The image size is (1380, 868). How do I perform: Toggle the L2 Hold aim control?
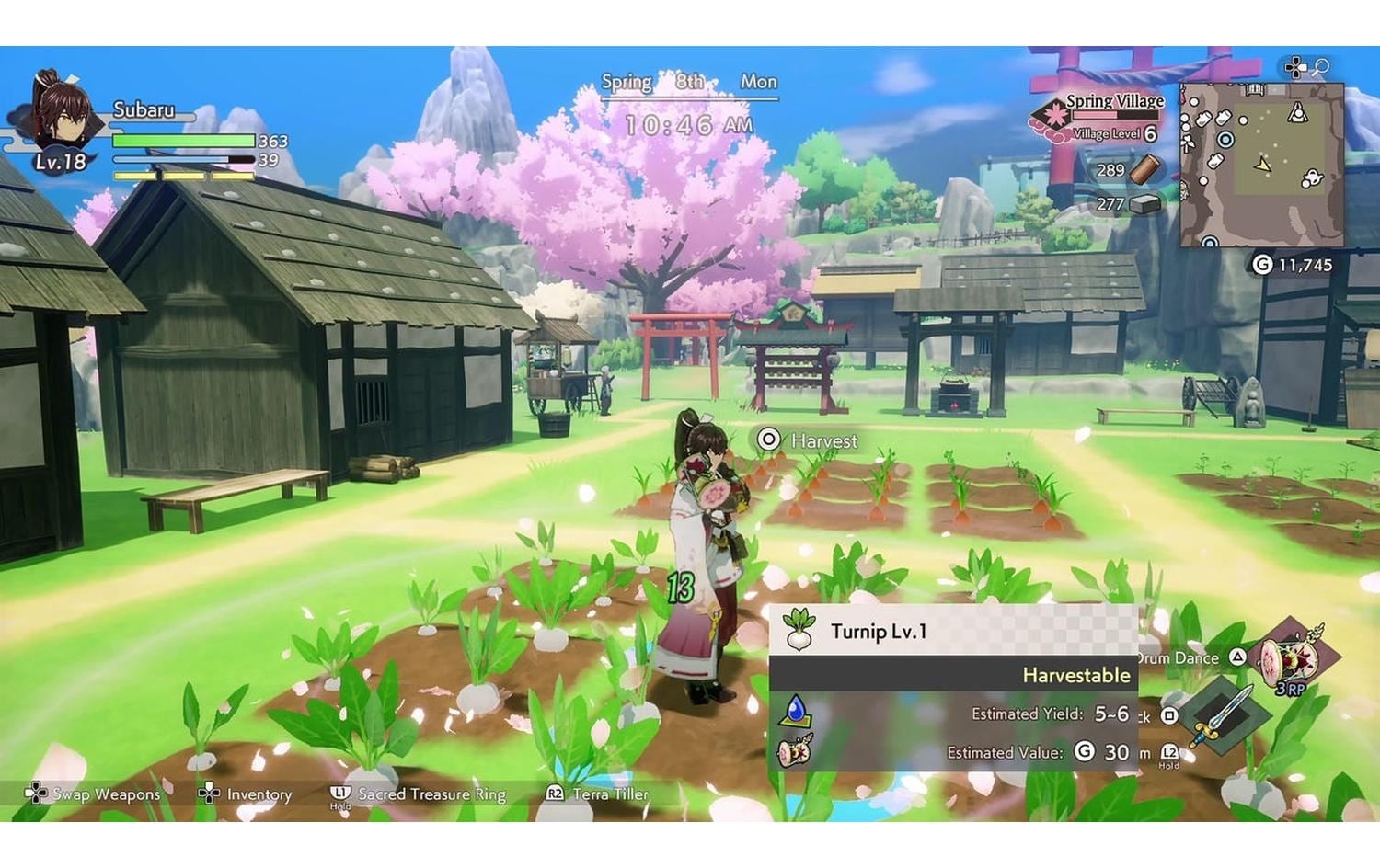[x=1169, y=751]
